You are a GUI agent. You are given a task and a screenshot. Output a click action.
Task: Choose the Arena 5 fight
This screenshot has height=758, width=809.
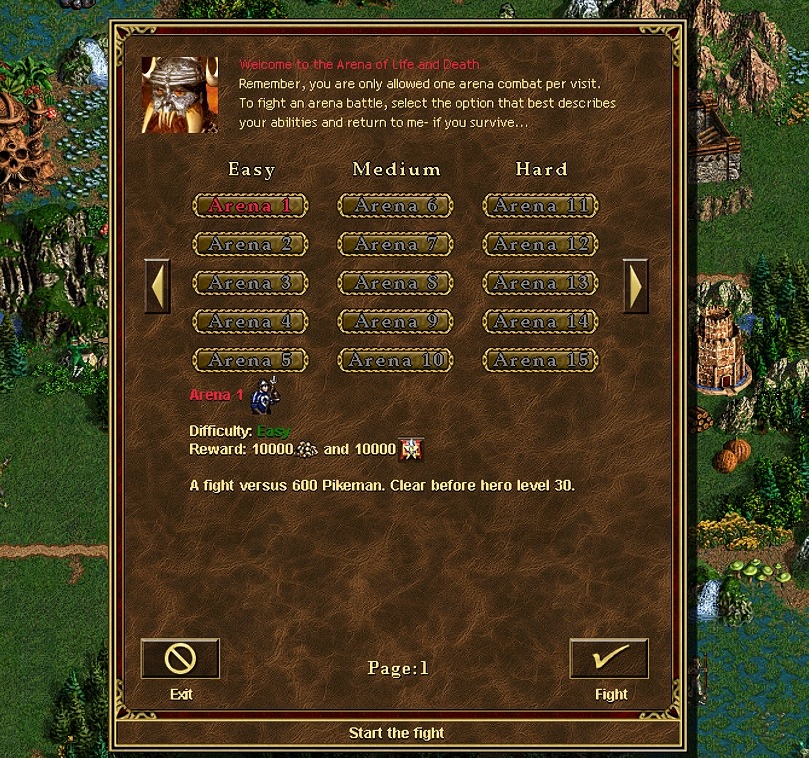coord(250,360)
